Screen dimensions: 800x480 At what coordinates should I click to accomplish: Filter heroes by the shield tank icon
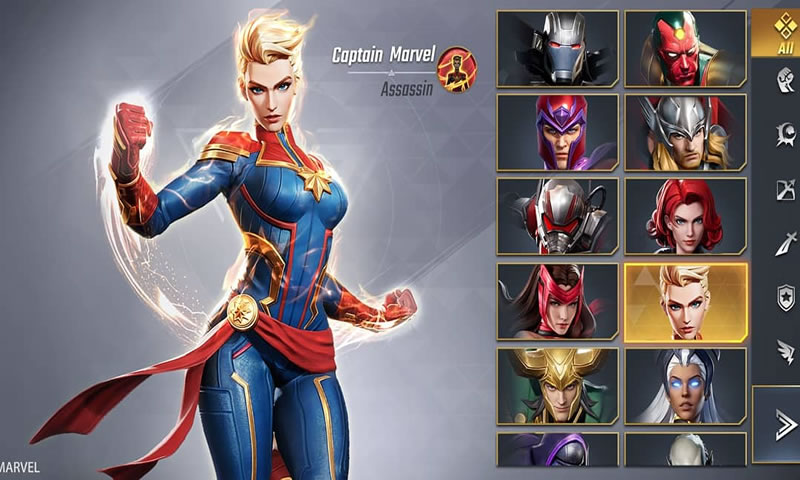[786, 296]
